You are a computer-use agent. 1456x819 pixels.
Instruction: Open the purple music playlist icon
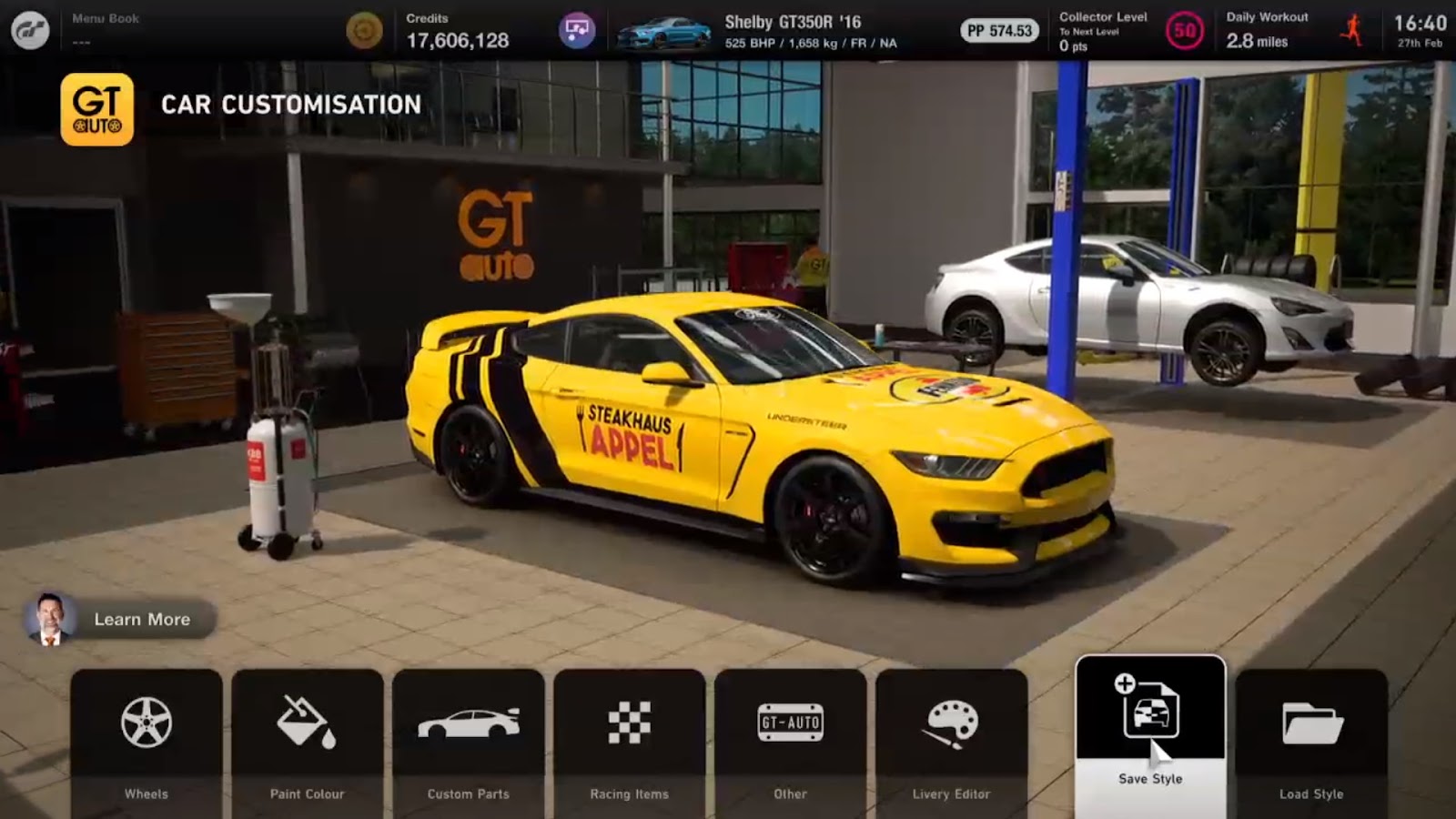tap(577, 31)
